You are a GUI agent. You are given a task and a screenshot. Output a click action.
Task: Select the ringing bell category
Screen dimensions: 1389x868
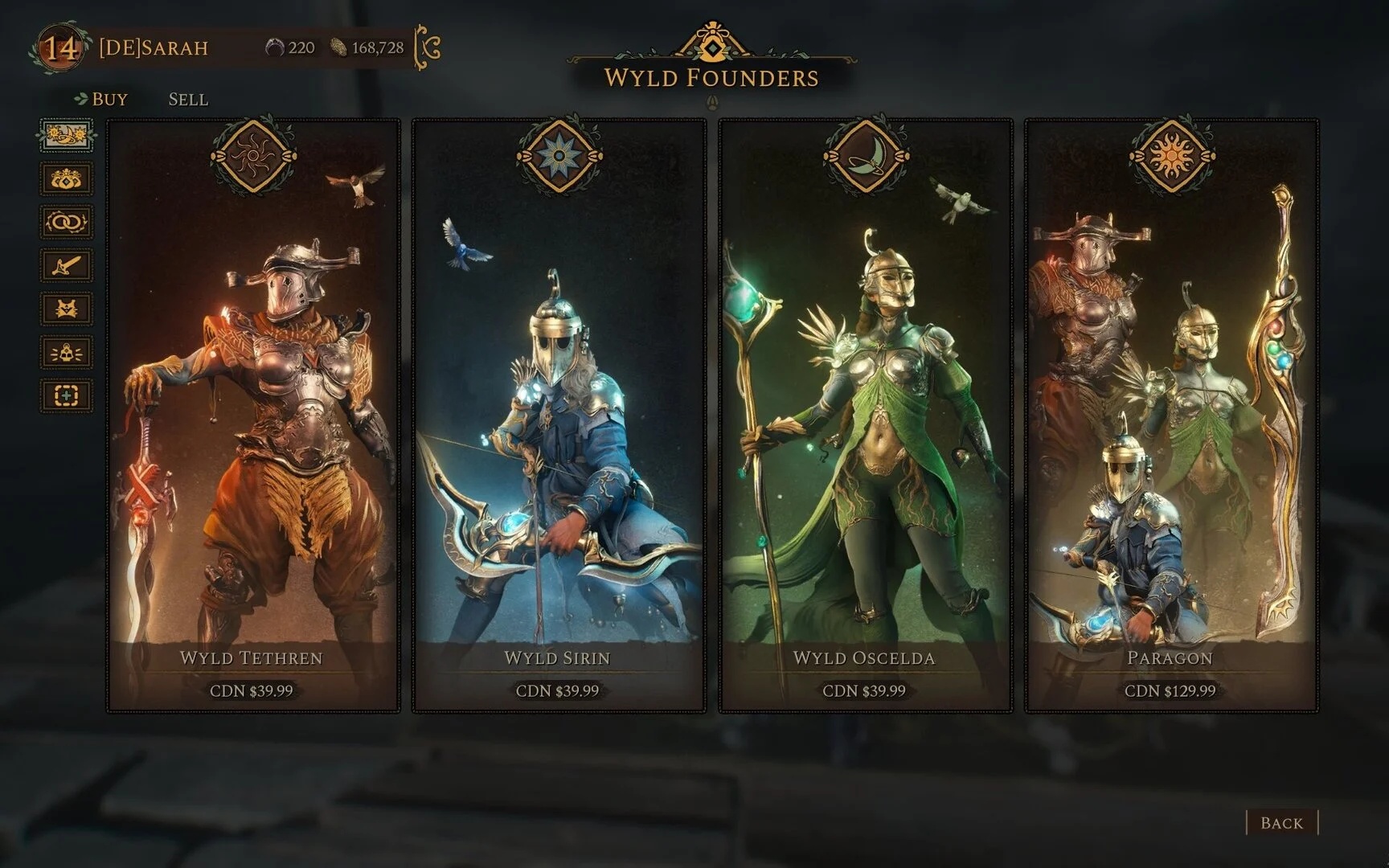pyautogui.click(x=67, y=352)
